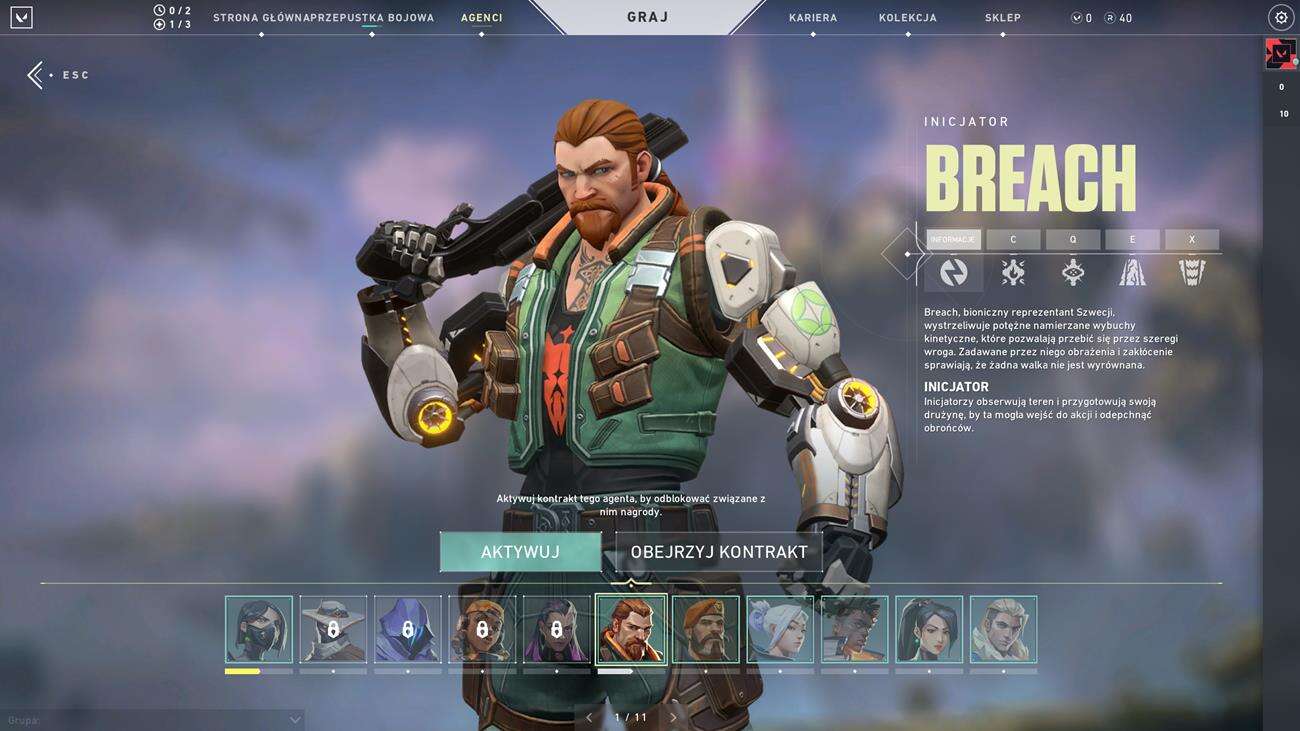Visit the SKLEP store tab
The width and height of the screenshot is (1300, 731).
(1002, 18)
